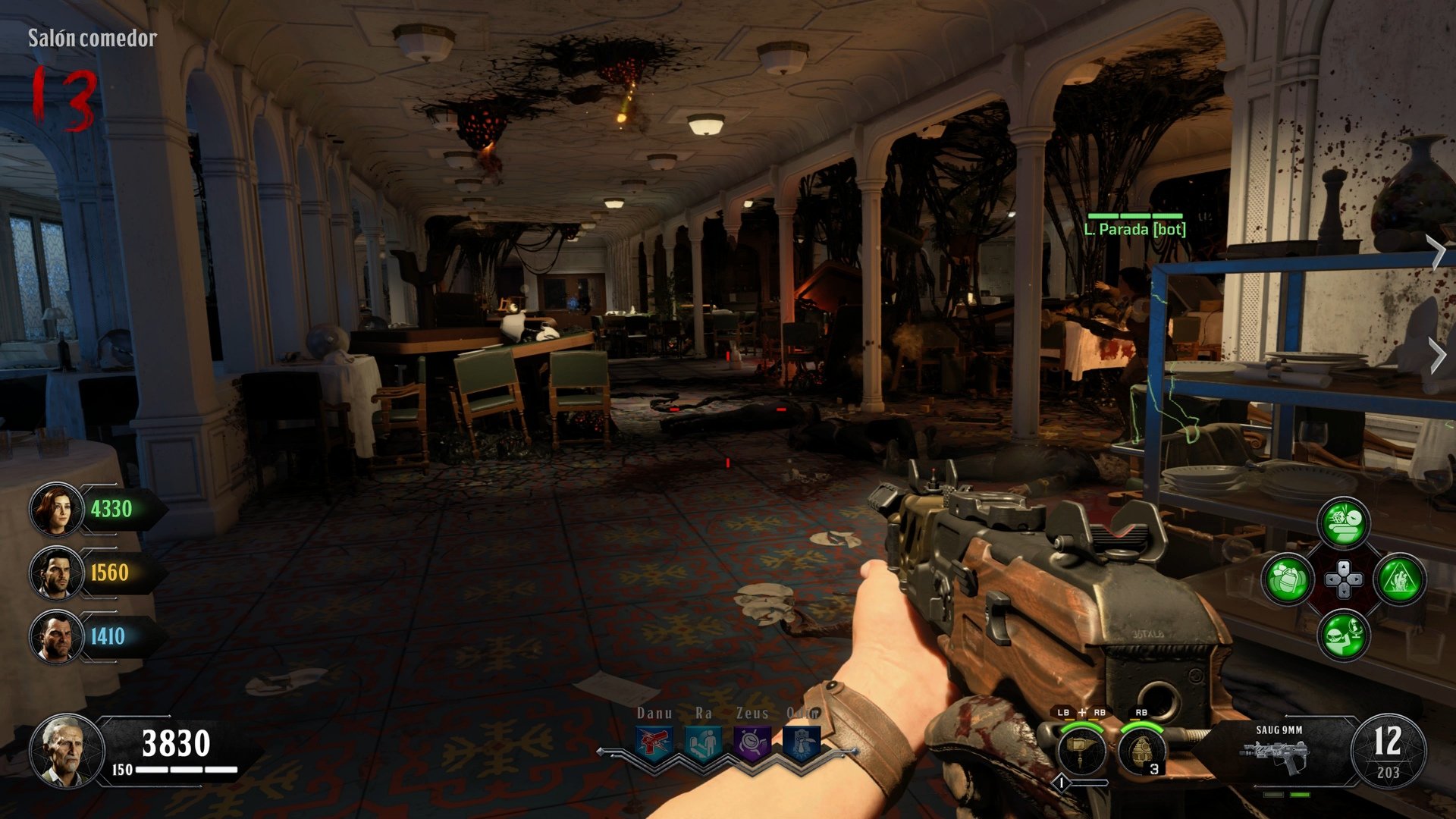Open the d-pad right arrow in the wheel
This screenshot has width=1456, height=819.
click(x=1354, y=579)
